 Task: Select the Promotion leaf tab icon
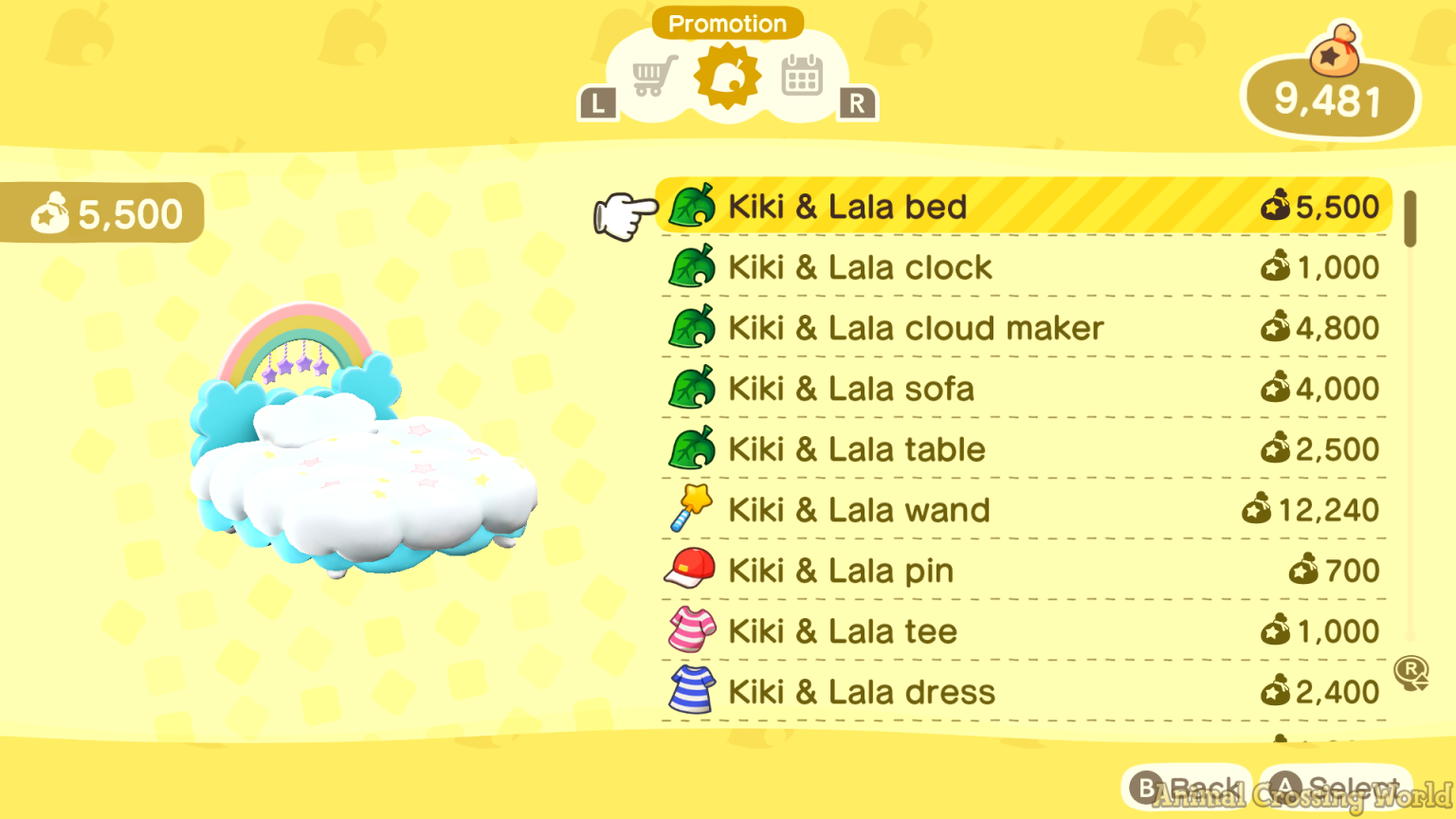727,76
